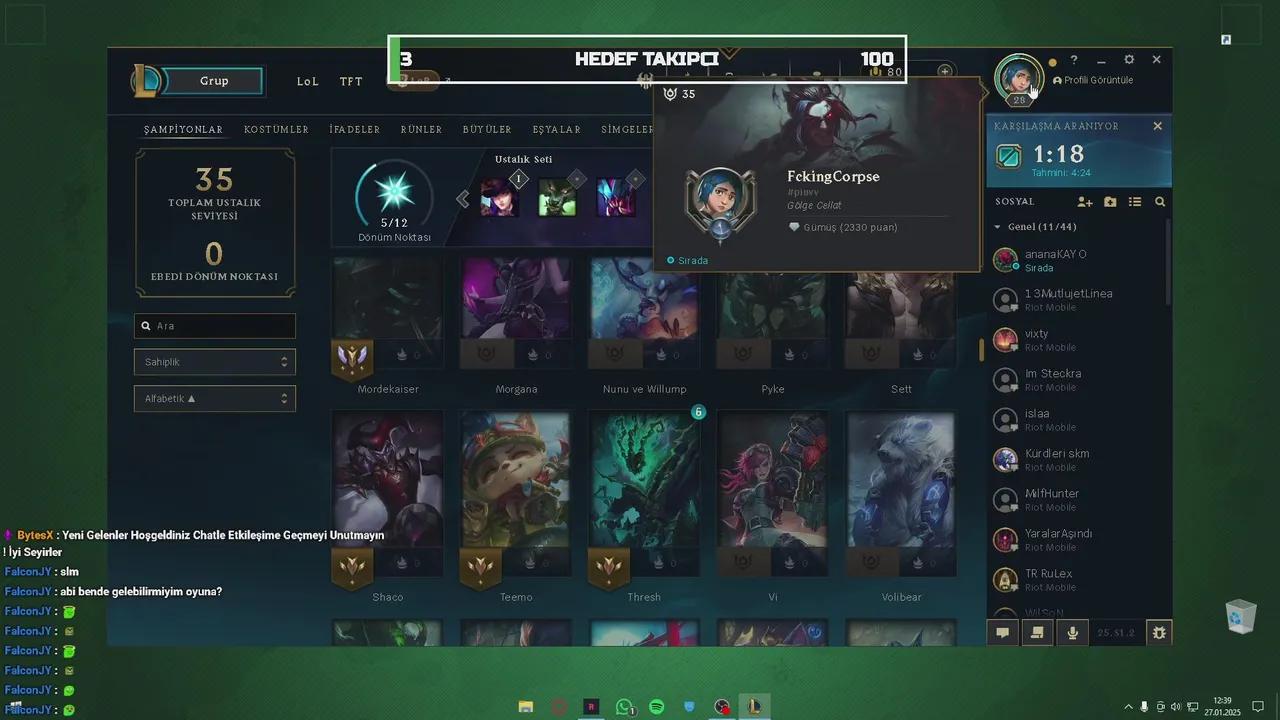Open the microphone voice chat icon
This screenshot has width=1280, height=720.
(1072, 632)
